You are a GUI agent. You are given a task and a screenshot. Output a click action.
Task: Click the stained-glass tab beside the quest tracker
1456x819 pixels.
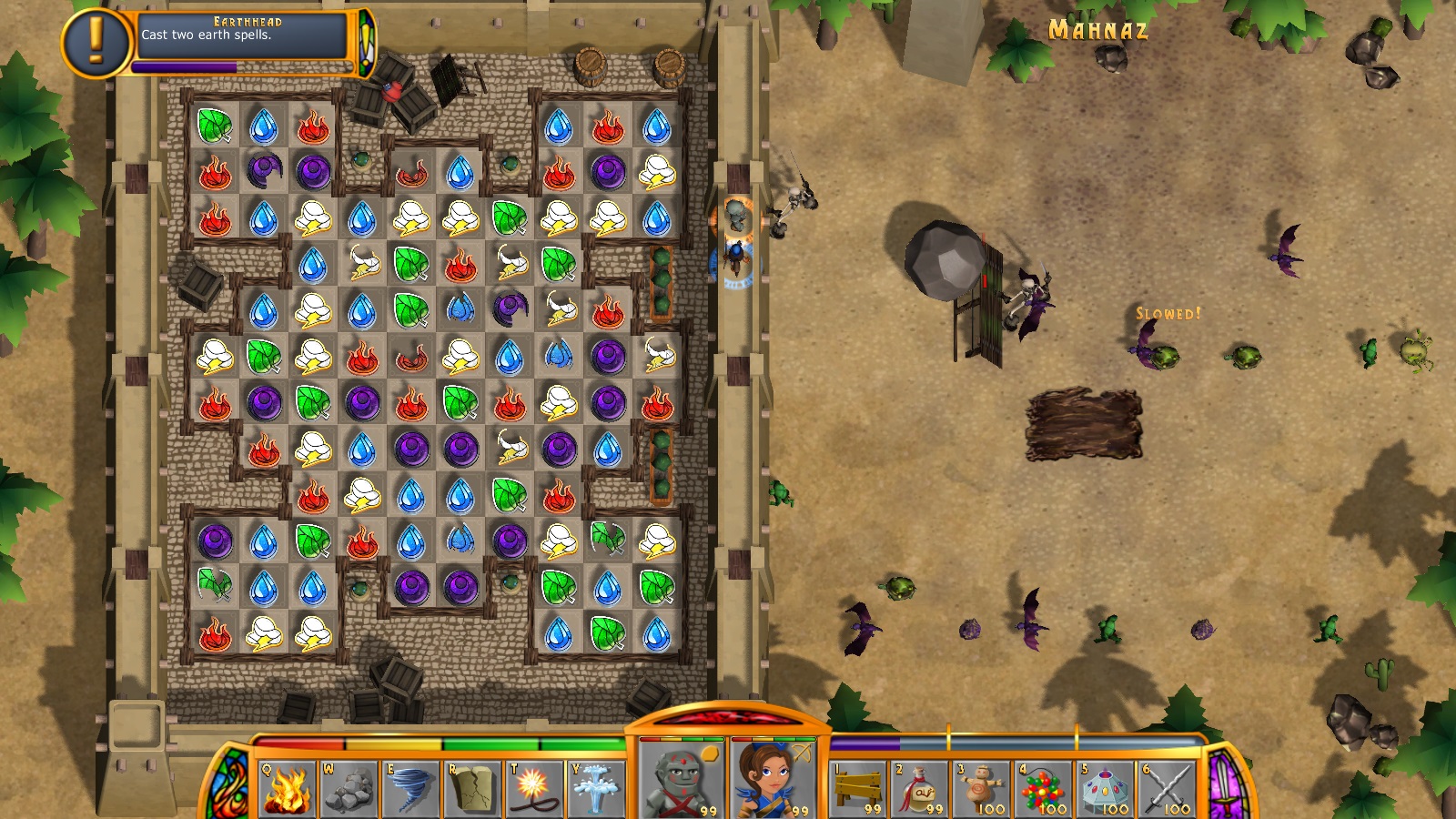366,43
